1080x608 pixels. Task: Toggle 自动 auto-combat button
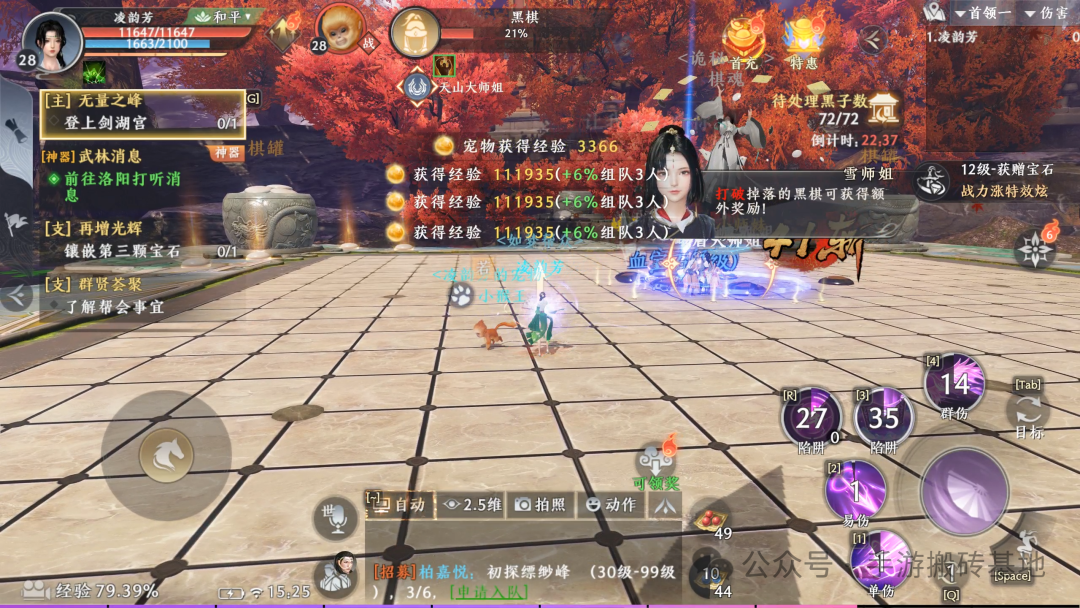pyautogui.click(x=400, y=505)
